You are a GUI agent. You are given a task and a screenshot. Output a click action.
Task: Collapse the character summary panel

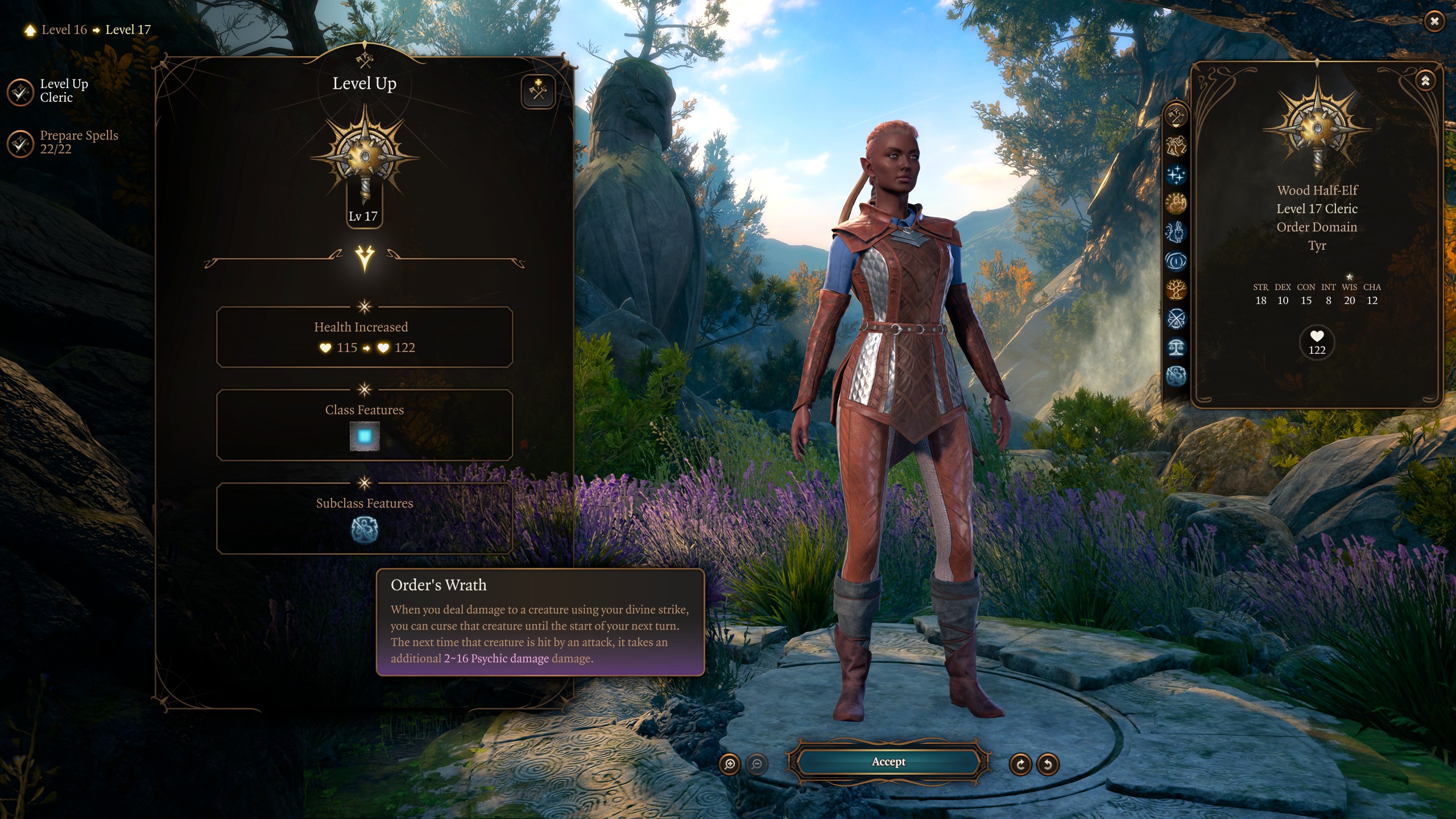point(1425,81)
